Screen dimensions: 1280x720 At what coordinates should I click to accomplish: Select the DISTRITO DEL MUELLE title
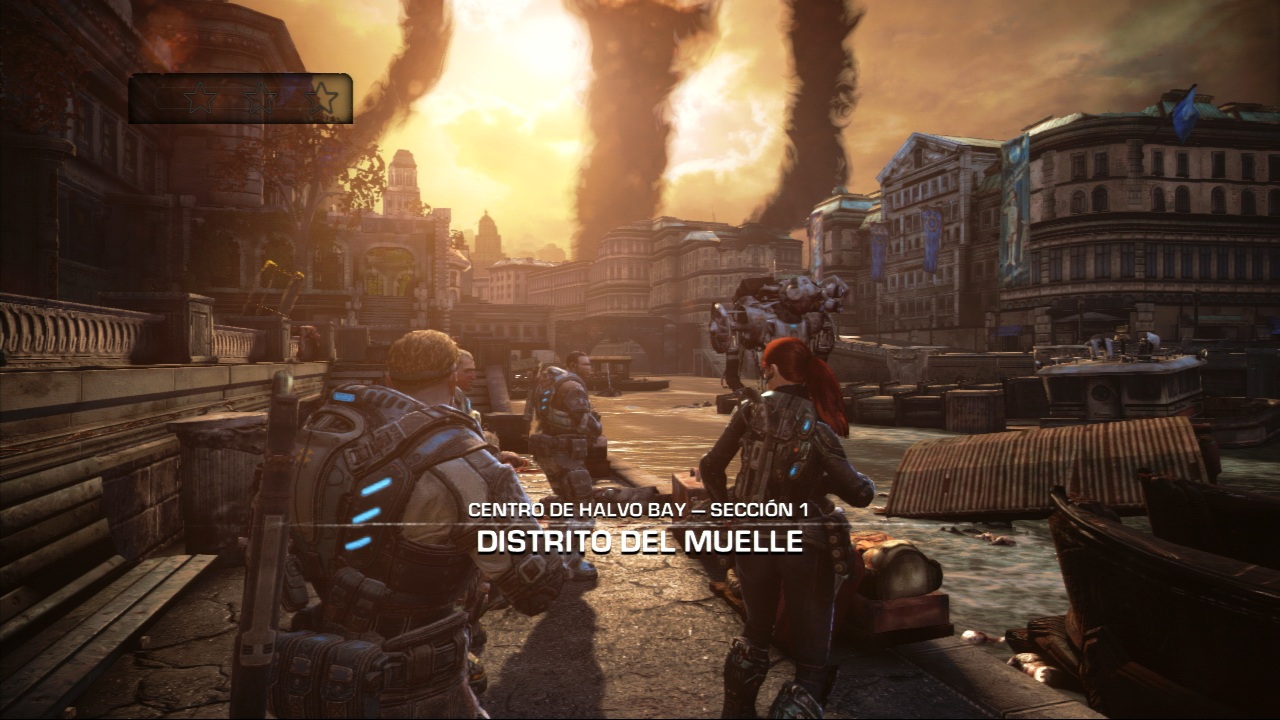click(x=638, y=542)
